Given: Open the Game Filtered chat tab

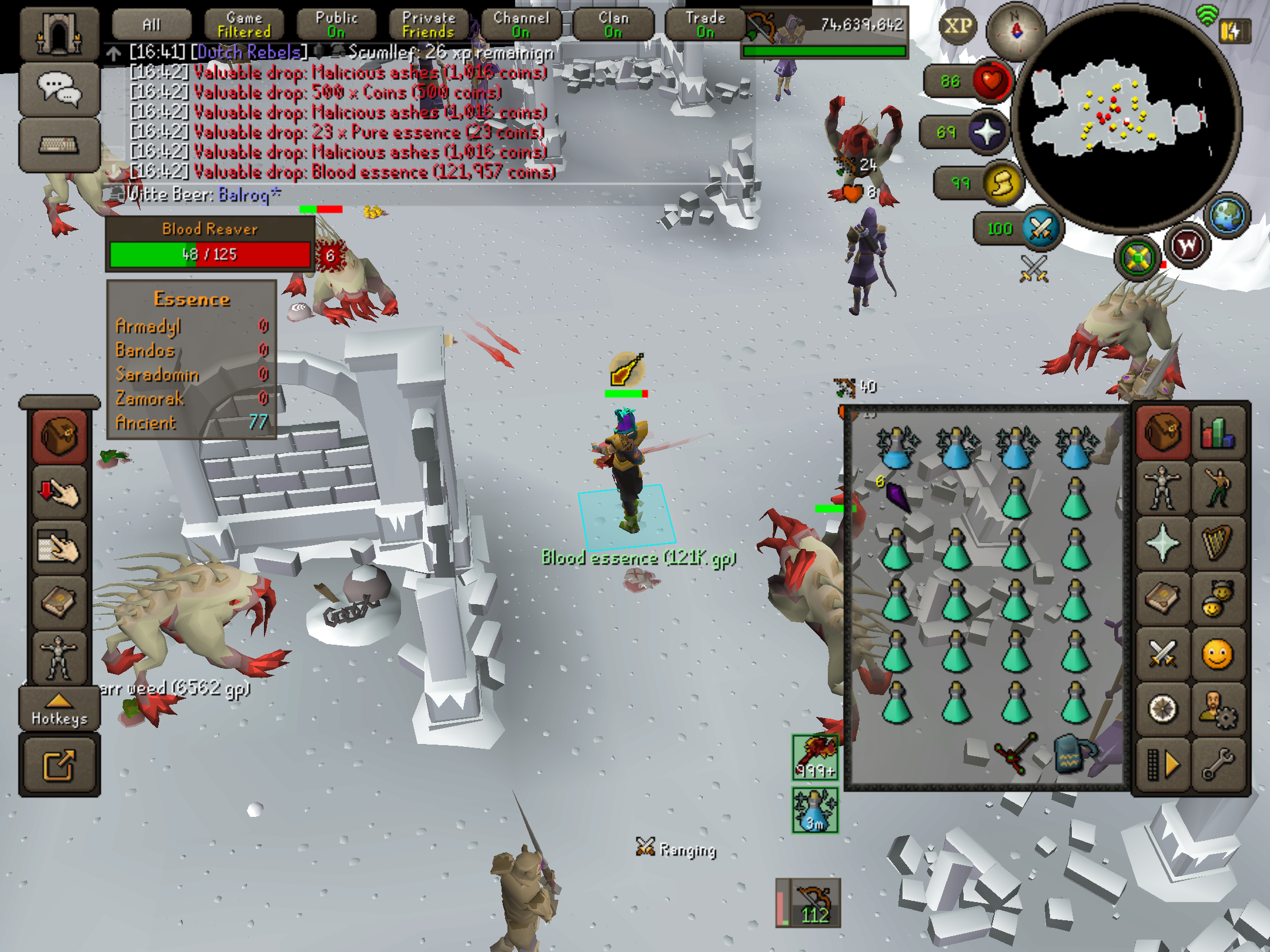Looking at the screenshot, I should pos(244,25).
